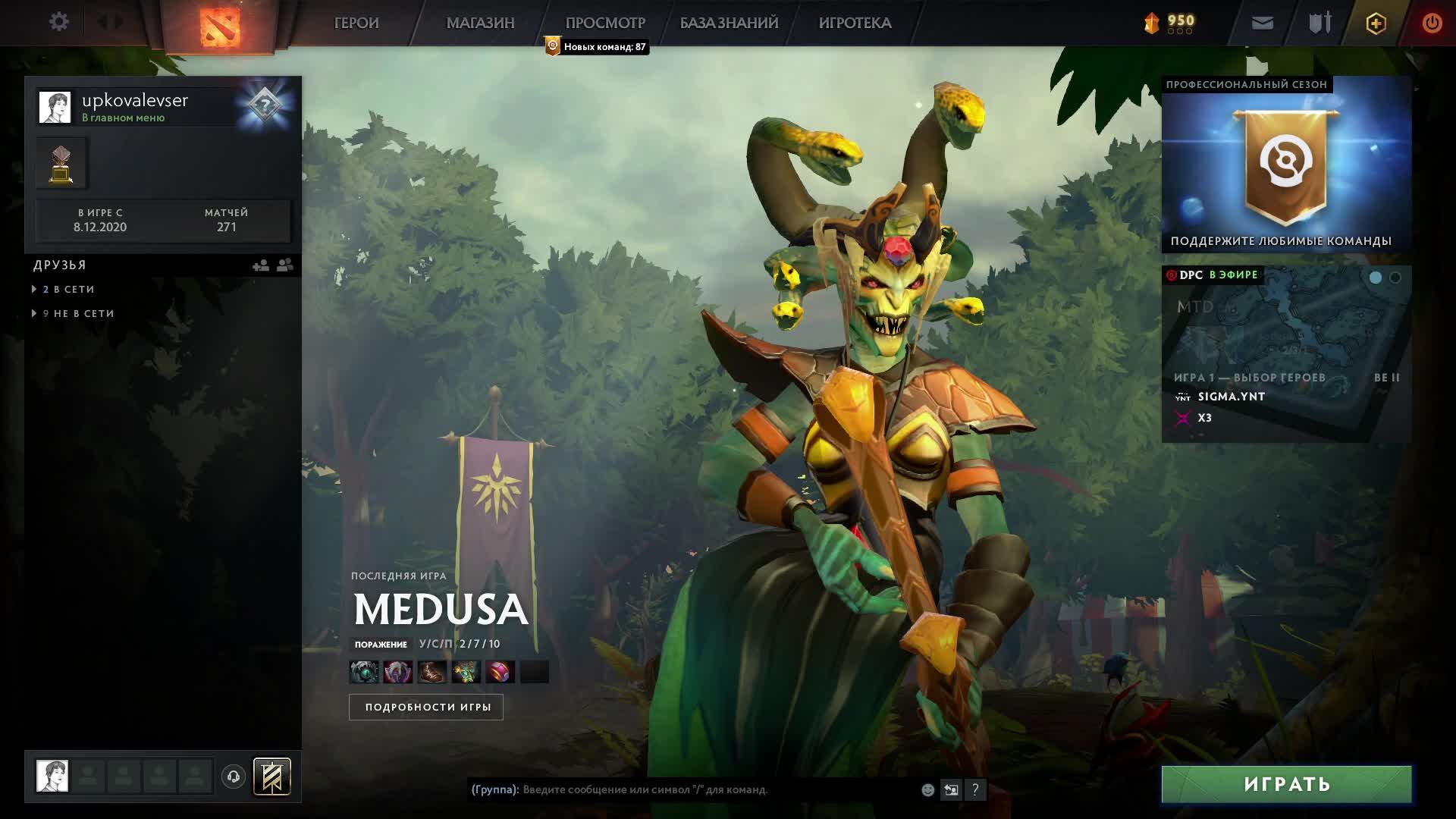Open the upkovalevser profile header
Screen dimensions: 1456x819
tap(135, 106)
